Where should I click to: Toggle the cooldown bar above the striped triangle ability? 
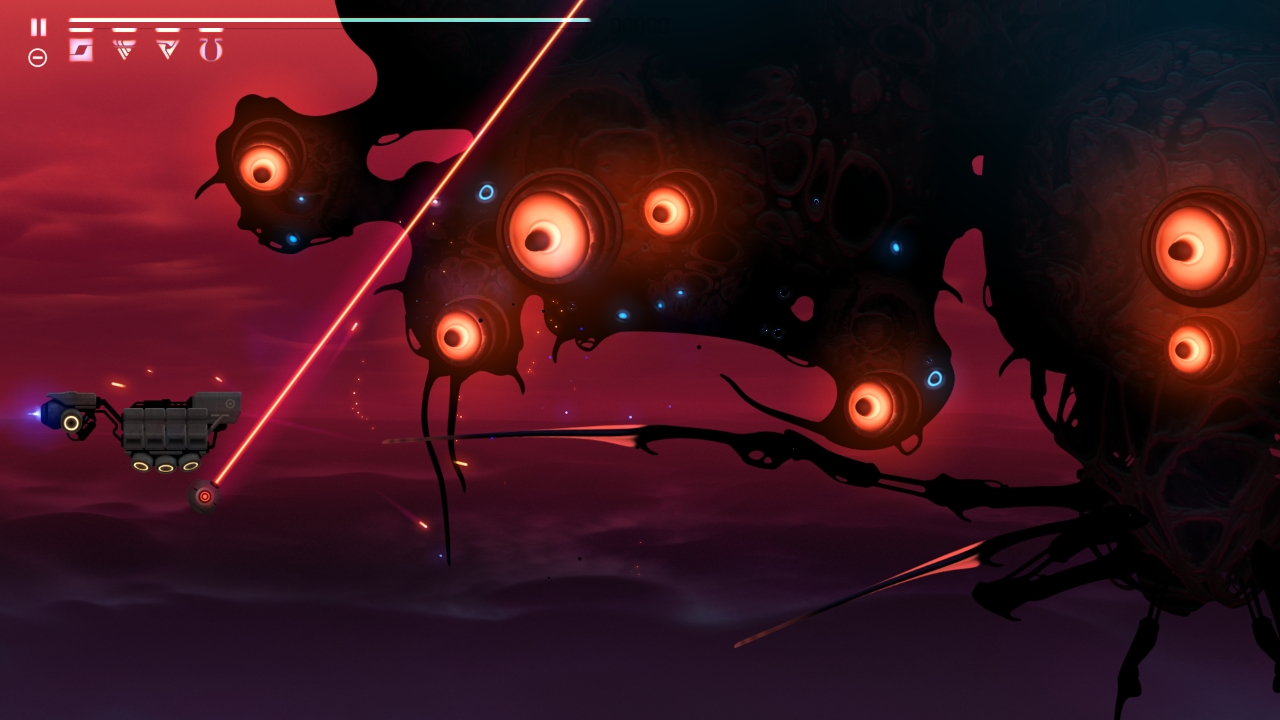point(124,29)
